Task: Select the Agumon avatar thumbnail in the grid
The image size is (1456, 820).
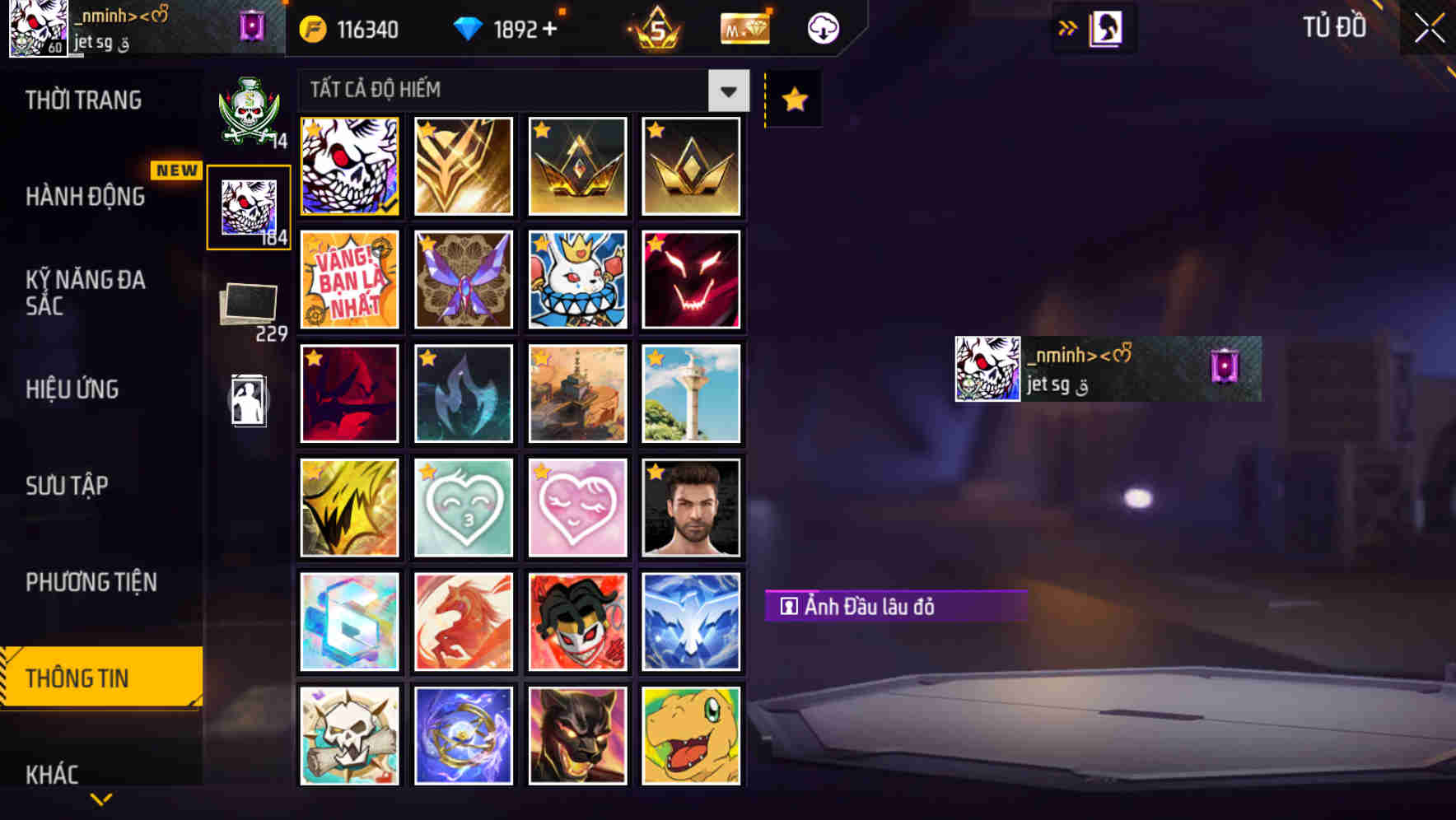Action: (691, 735)
